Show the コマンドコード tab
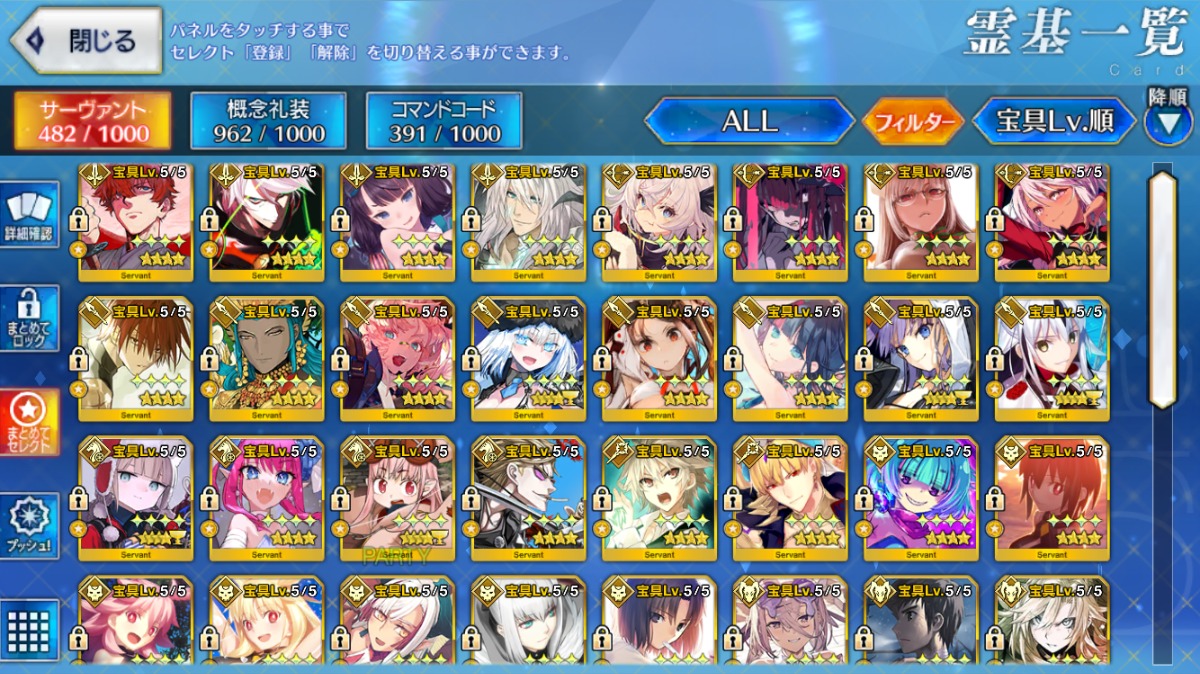 444,122
